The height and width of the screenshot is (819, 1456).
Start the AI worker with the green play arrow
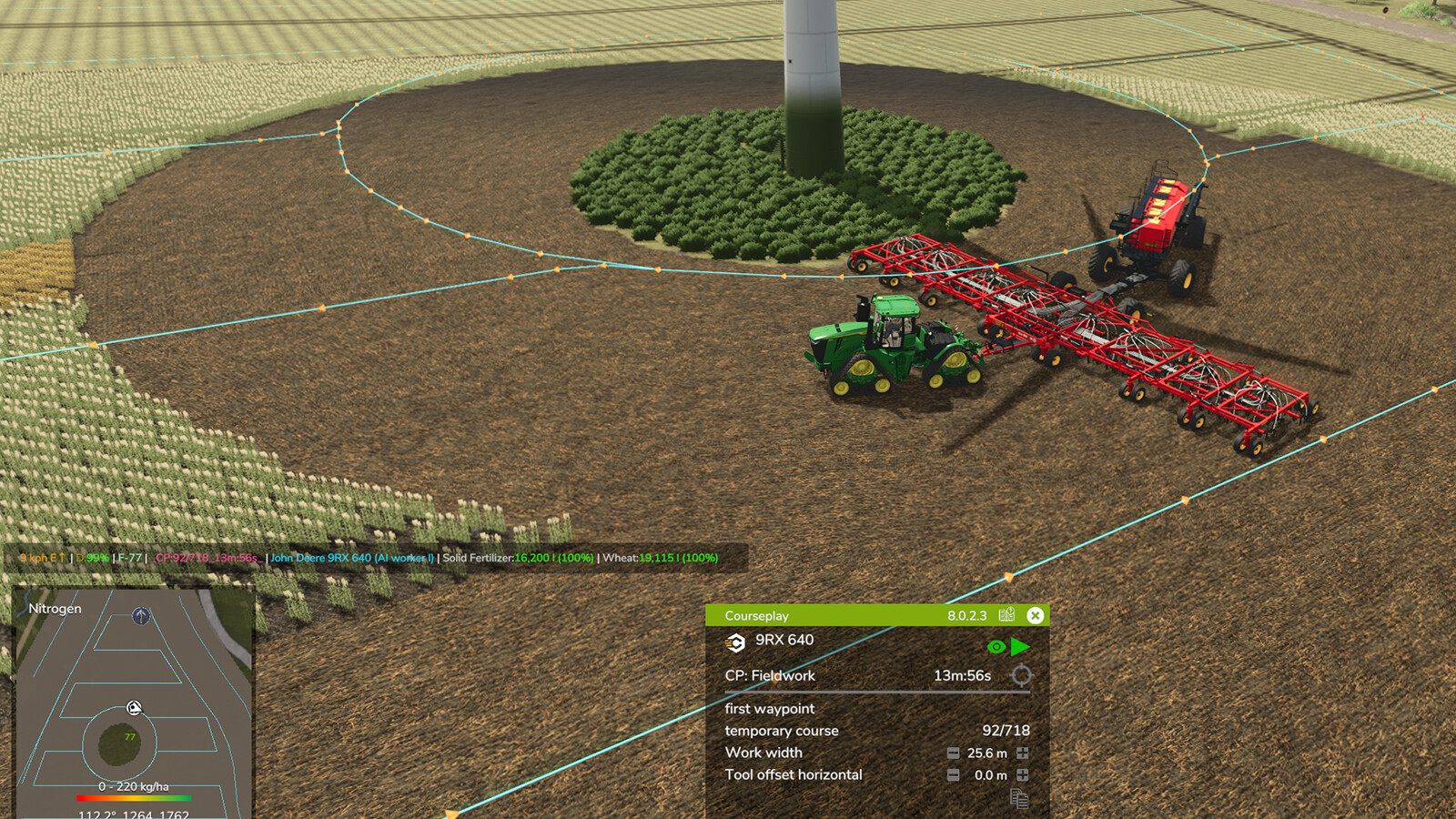[1018, 645]
